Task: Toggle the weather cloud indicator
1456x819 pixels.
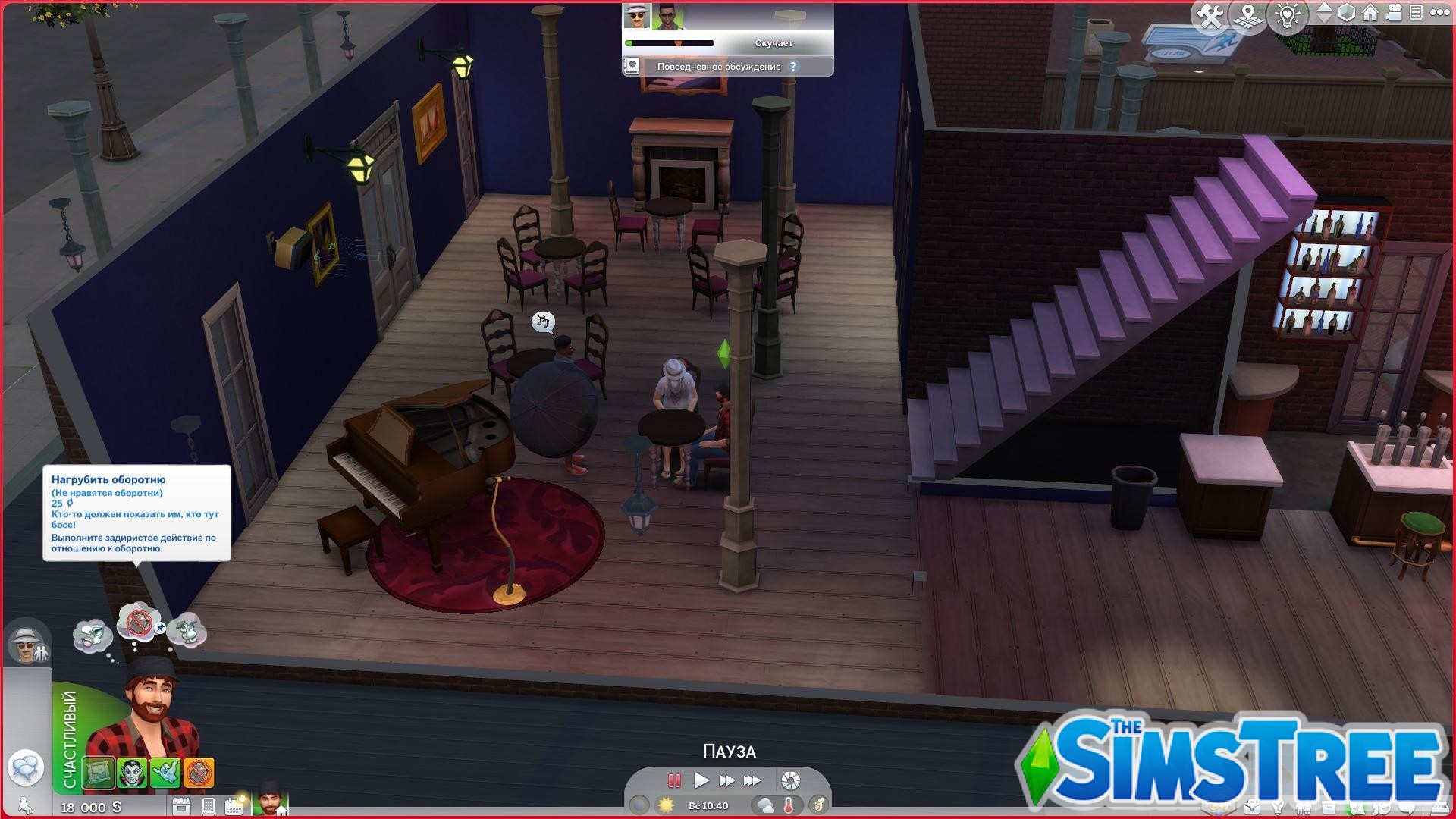Action: pyautogui.click(x=766, y=805)
